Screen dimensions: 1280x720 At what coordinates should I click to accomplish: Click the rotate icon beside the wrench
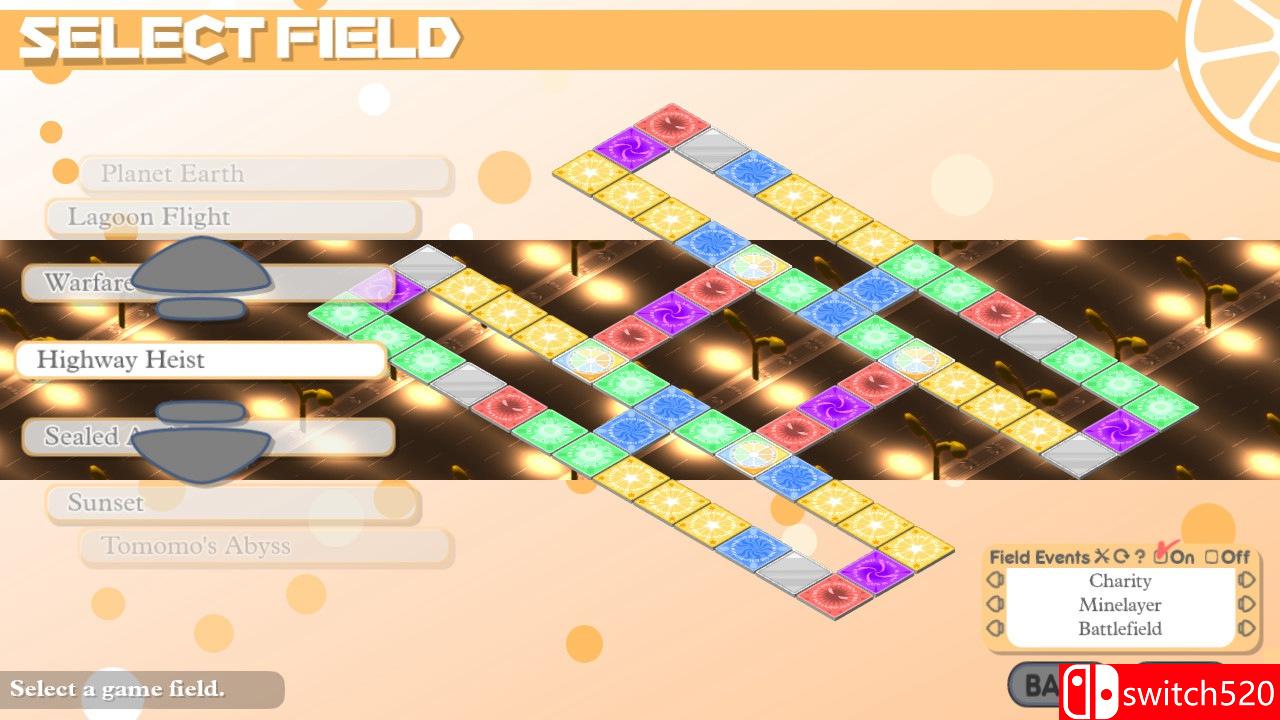point(1122,555)
